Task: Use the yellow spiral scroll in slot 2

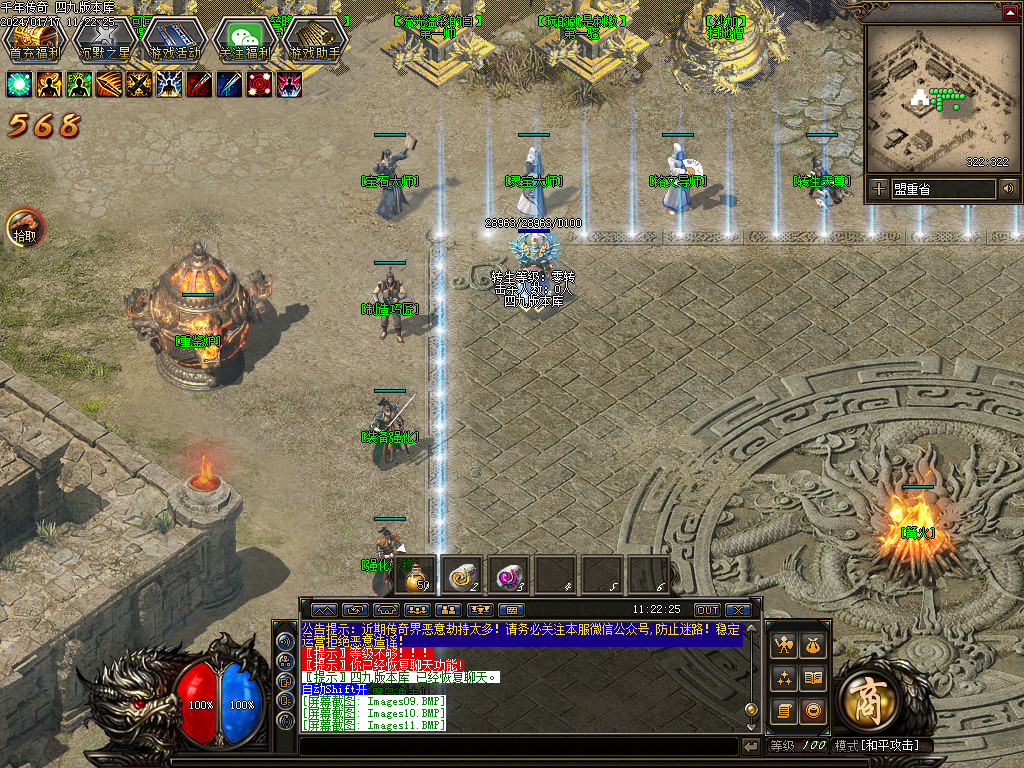Action: click(463, 577)
